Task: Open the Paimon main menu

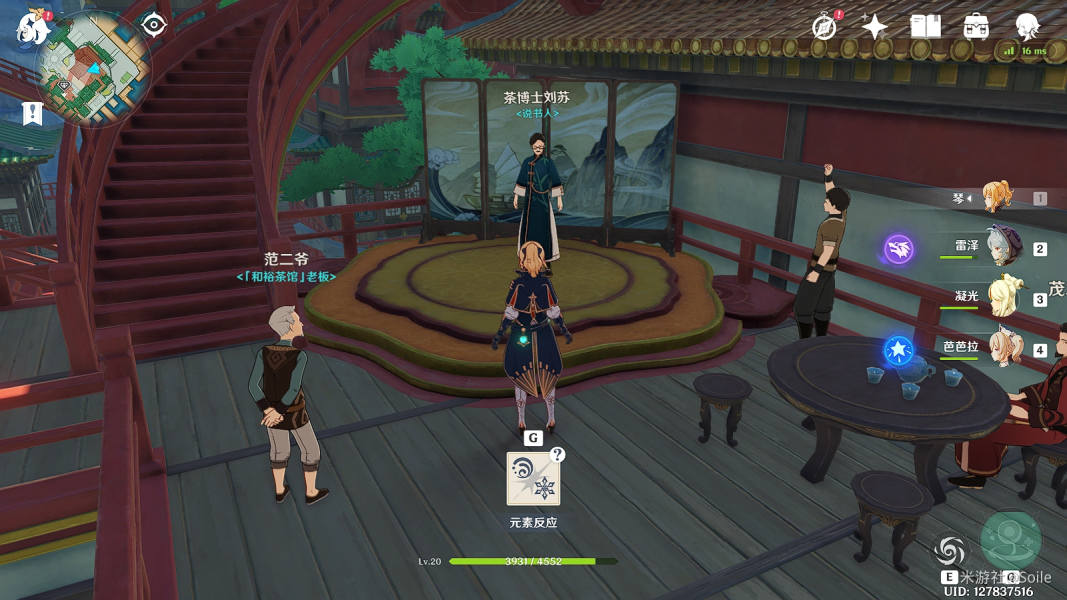Action: click(x=30, y=28)
